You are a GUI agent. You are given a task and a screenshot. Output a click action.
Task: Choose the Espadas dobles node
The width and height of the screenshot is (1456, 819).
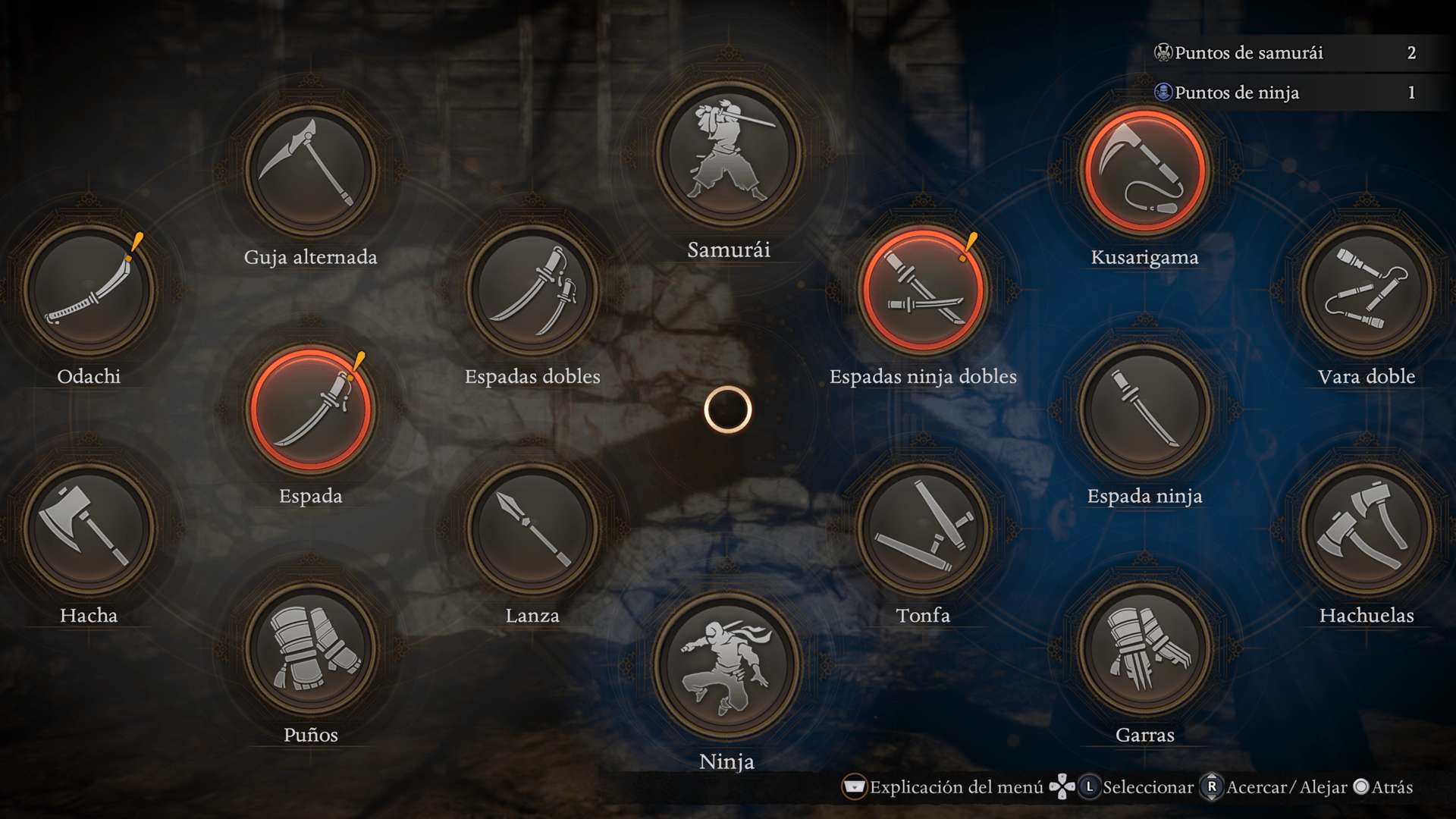click(x=532, y=290)
